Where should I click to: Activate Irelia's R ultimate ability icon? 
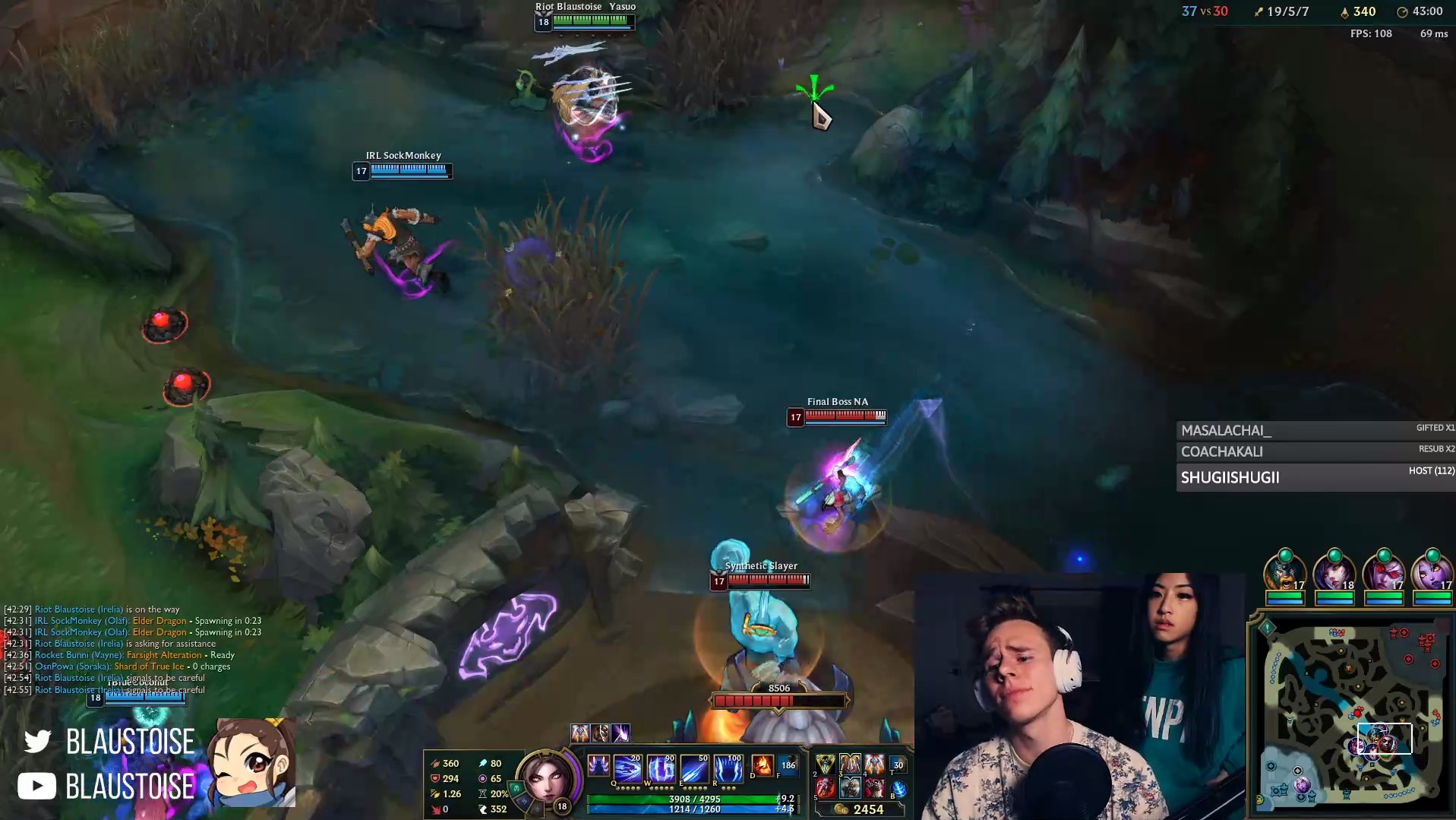(x=728, y=768)
